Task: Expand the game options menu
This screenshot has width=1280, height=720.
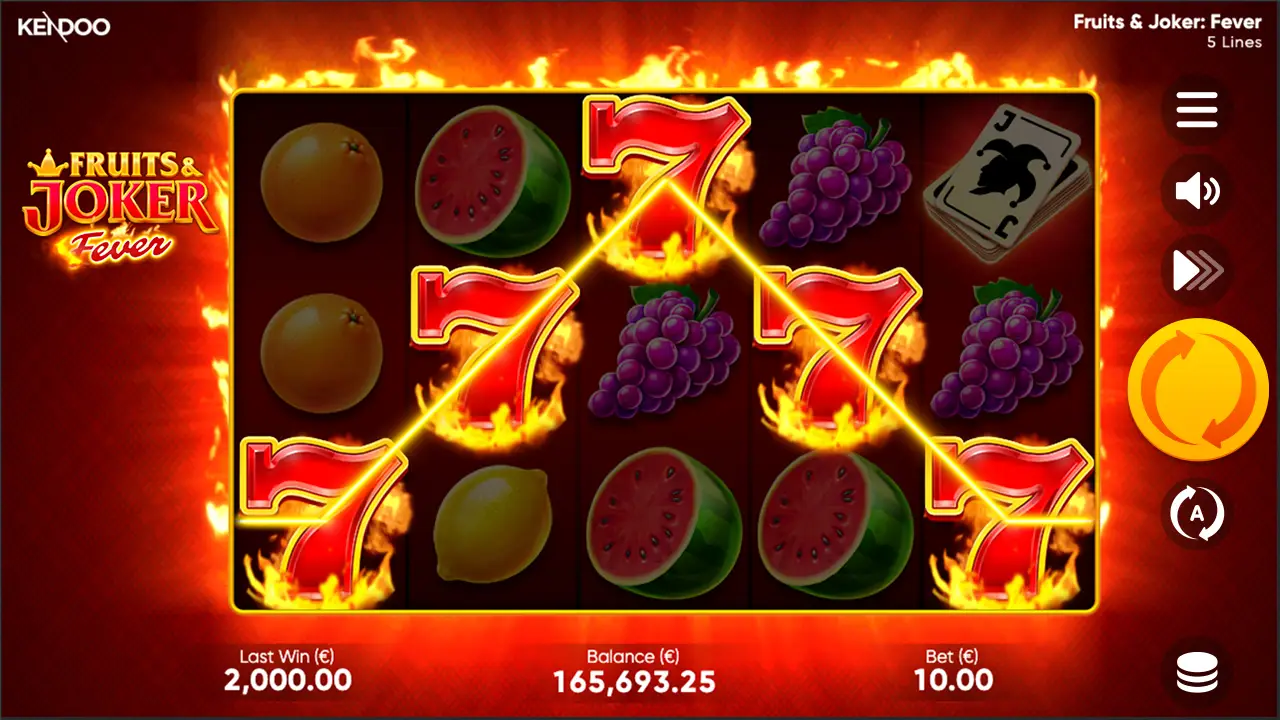Action: pyautogui.click(x=1197, y=110)
